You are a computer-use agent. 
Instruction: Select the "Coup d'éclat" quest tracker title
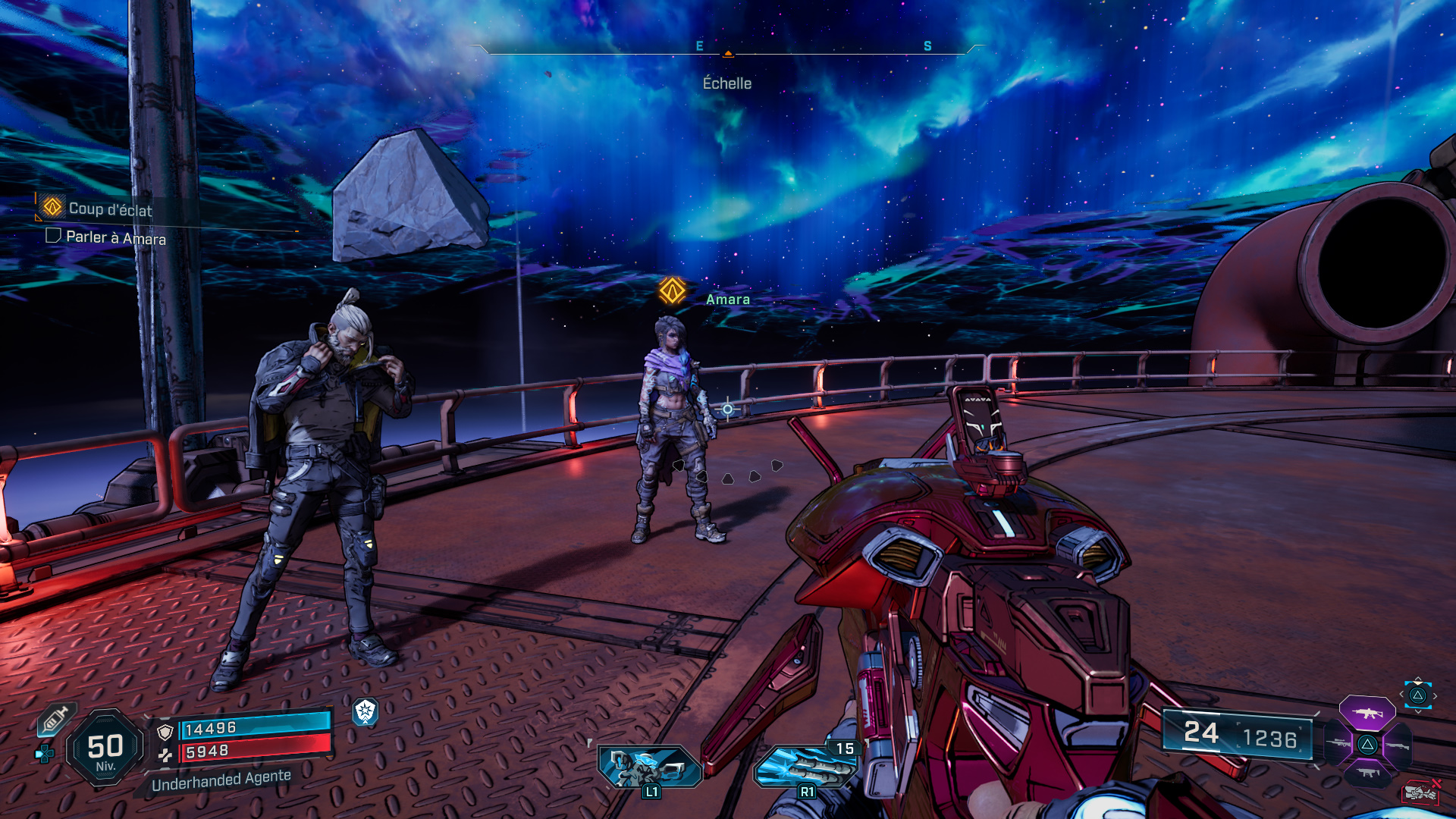tap(110, 209)
